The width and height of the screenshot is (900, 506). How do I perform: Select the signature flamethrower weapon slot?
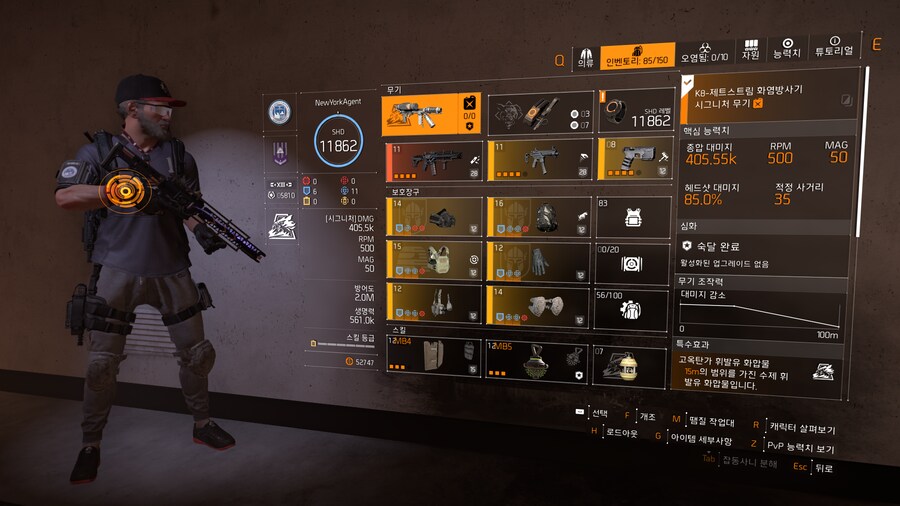point(432,114)
